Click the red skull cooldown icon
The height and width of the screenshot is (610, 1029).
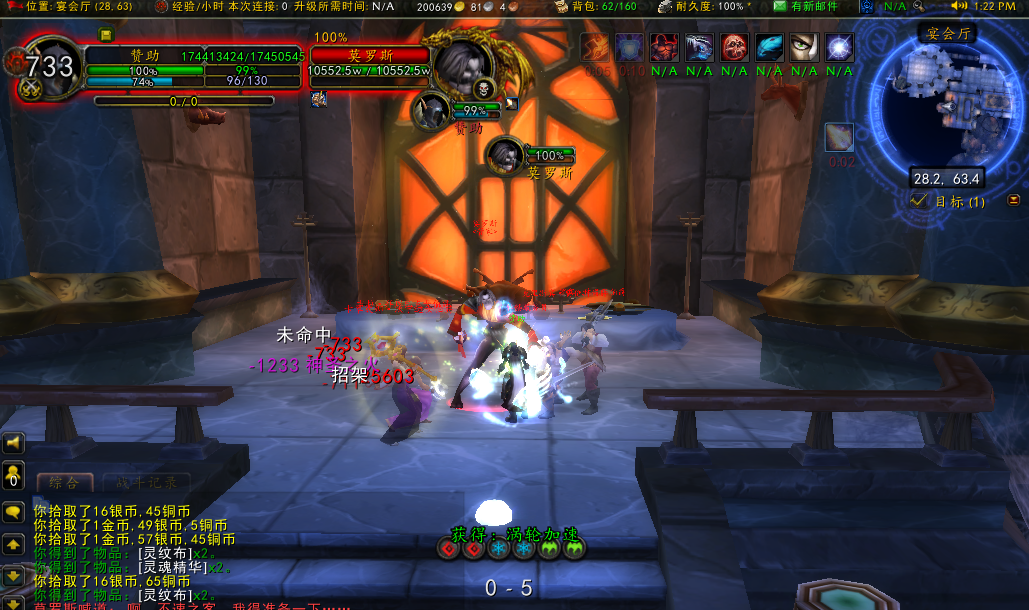coord(735,47)
